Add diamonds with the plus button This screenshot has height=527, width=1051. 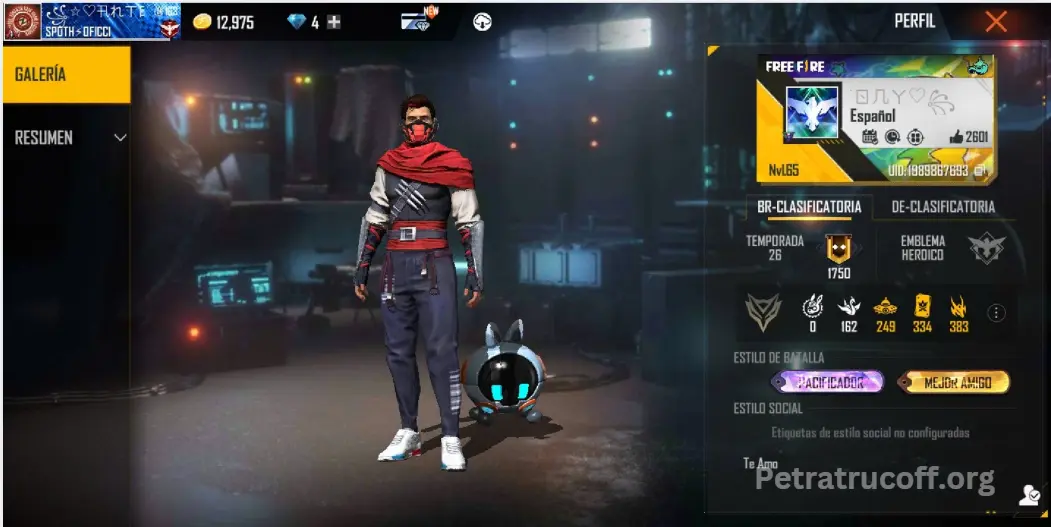(x=334, y=22)
